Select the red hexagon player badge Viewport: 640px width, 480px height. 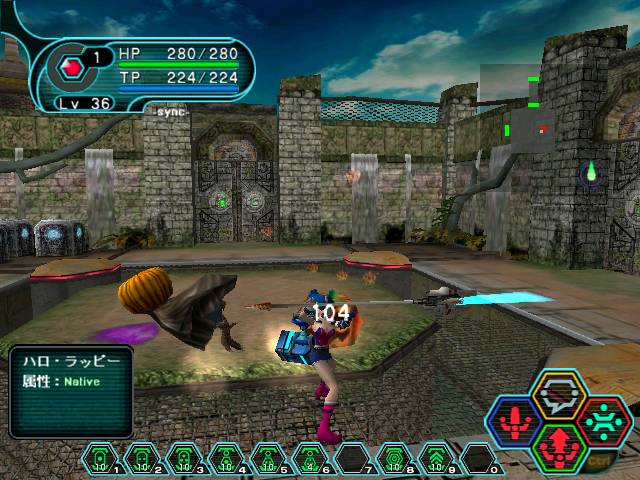[71, 70]
